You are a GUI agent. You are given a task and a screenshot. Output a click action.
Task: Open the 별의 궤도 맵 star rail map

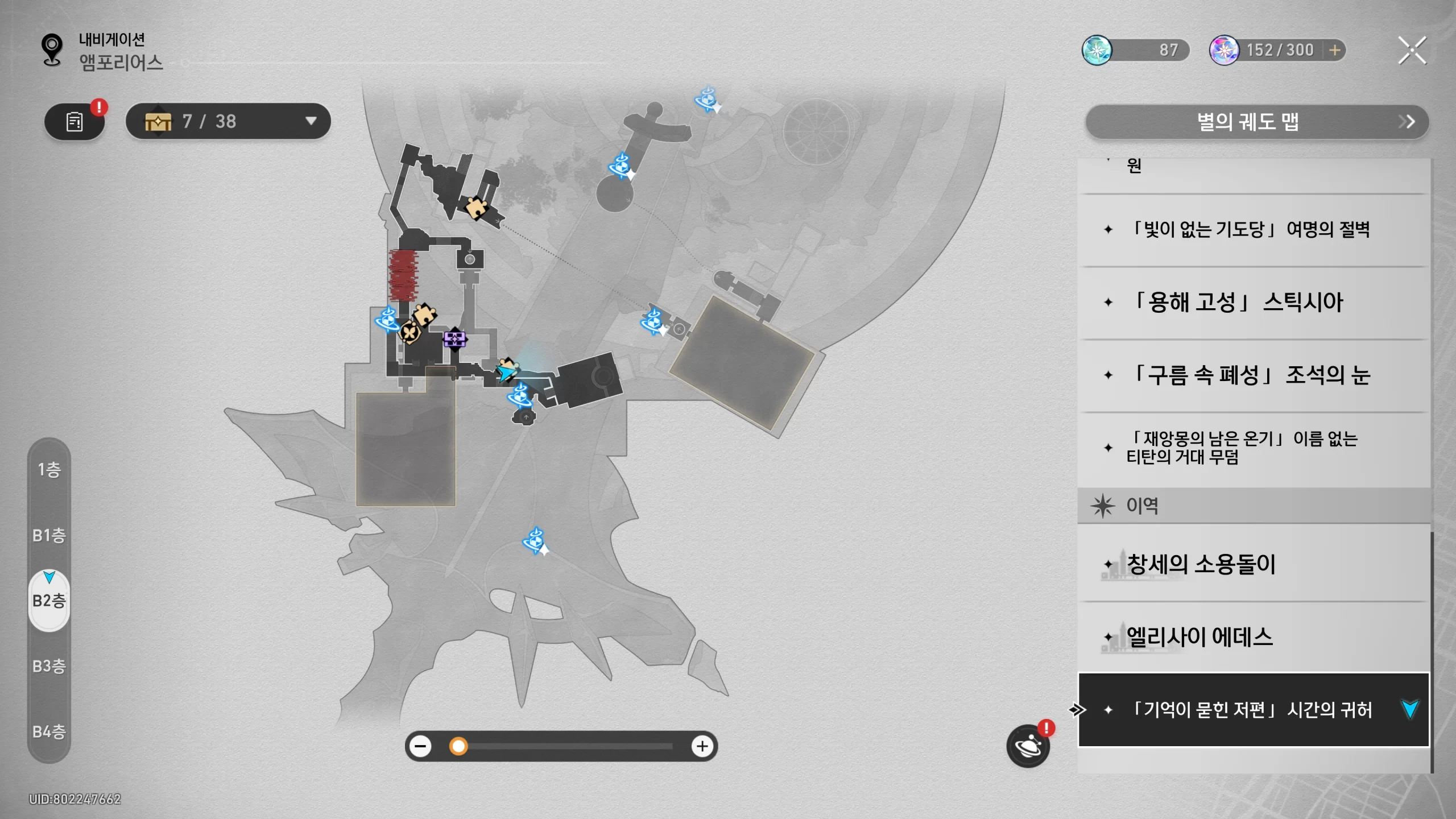[x=1256, y=122]
